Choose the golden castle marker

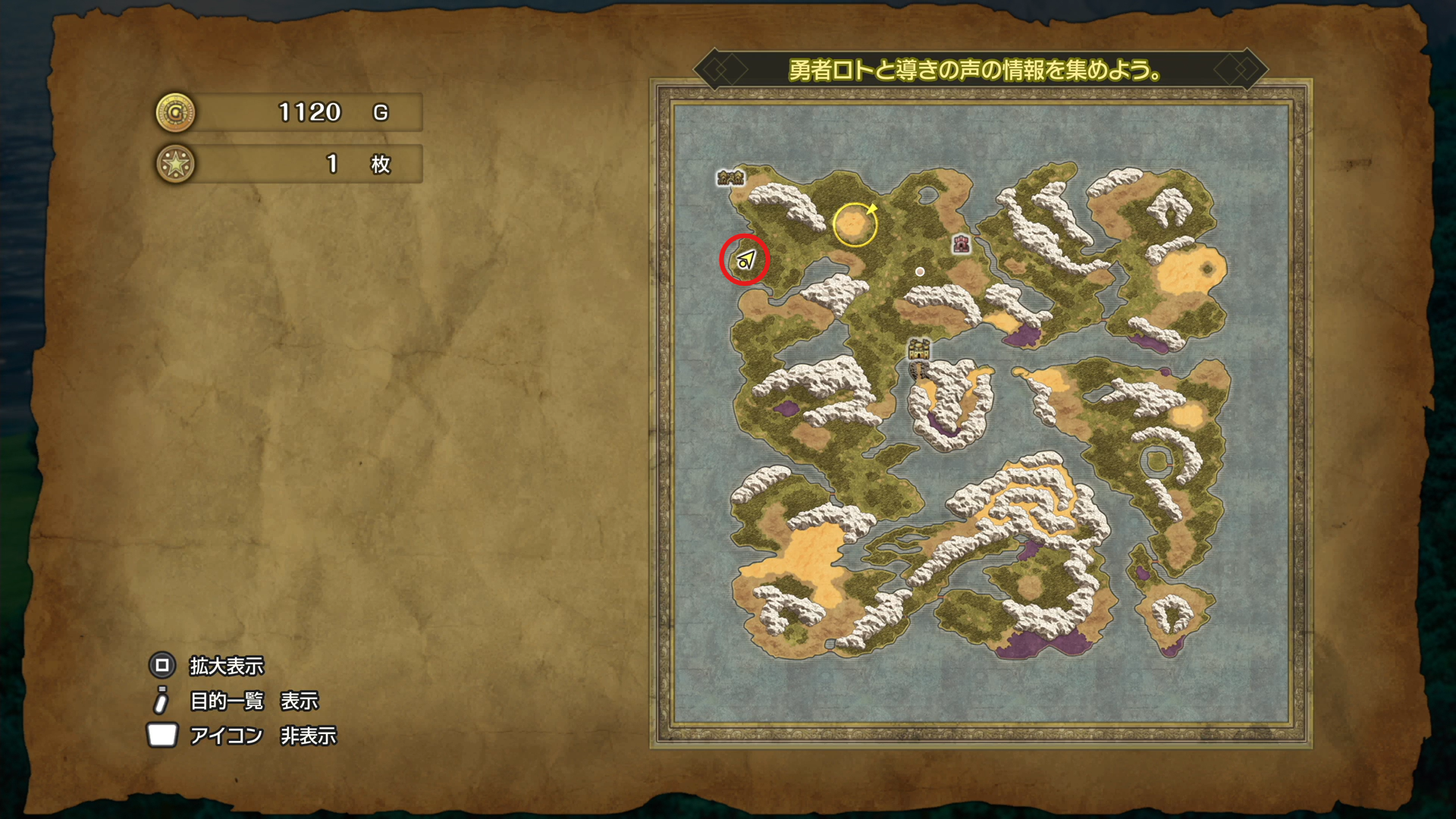tap(919, 349)
